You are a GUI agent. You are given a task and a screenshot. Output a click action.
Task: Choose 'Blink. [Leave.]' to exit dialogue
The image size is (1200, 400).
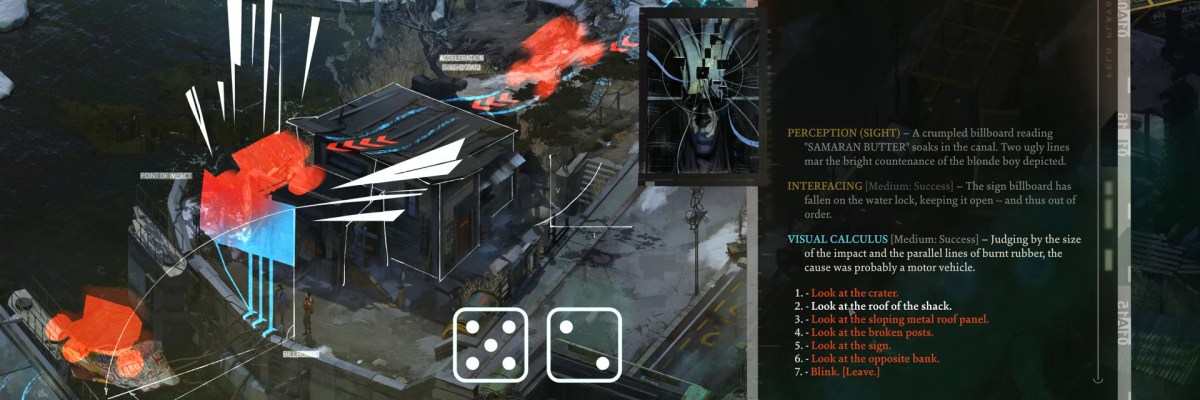click(x=845, y=372)
